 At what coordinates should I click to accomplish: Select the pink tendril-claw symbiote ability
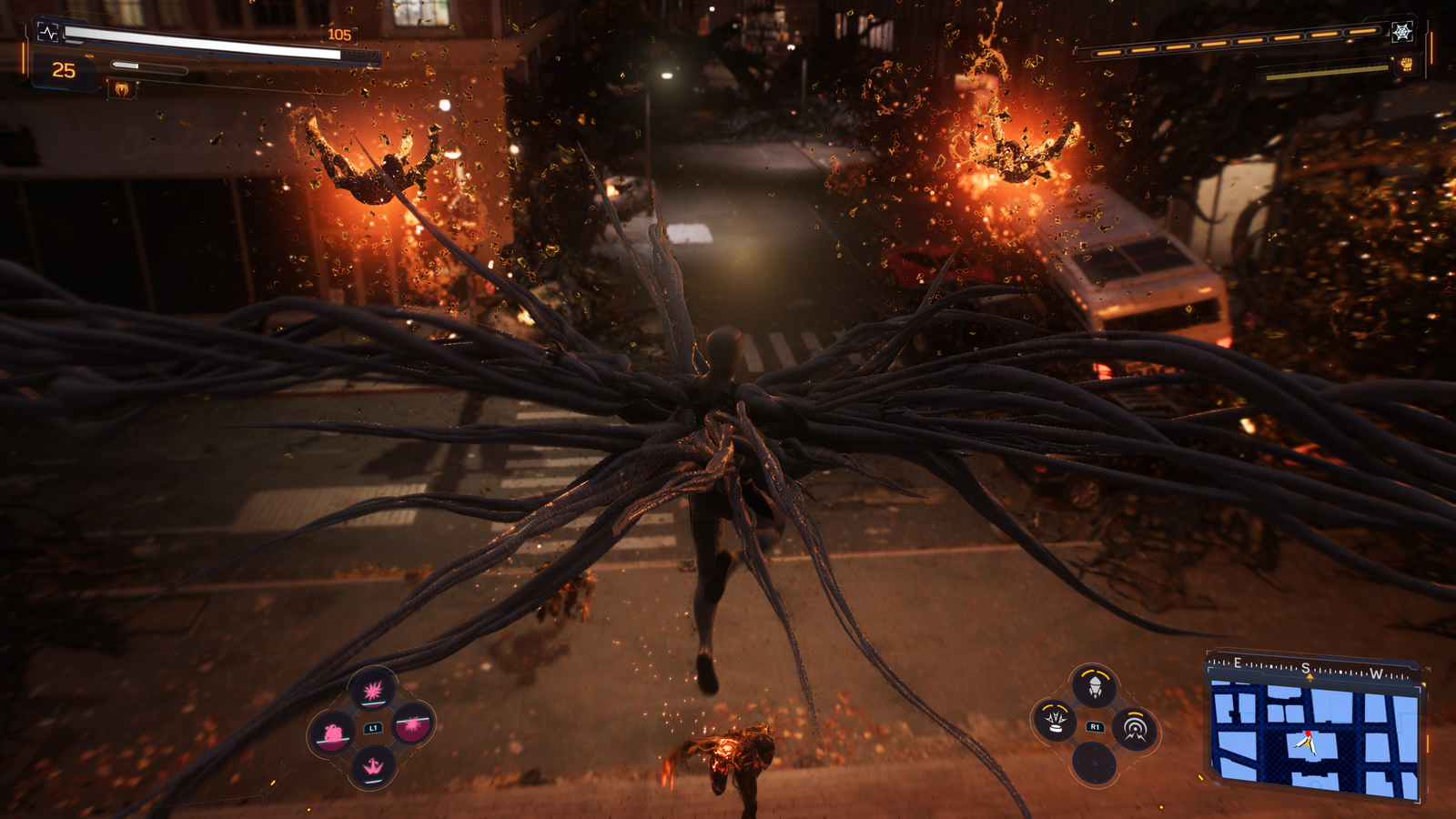(373, 767)
